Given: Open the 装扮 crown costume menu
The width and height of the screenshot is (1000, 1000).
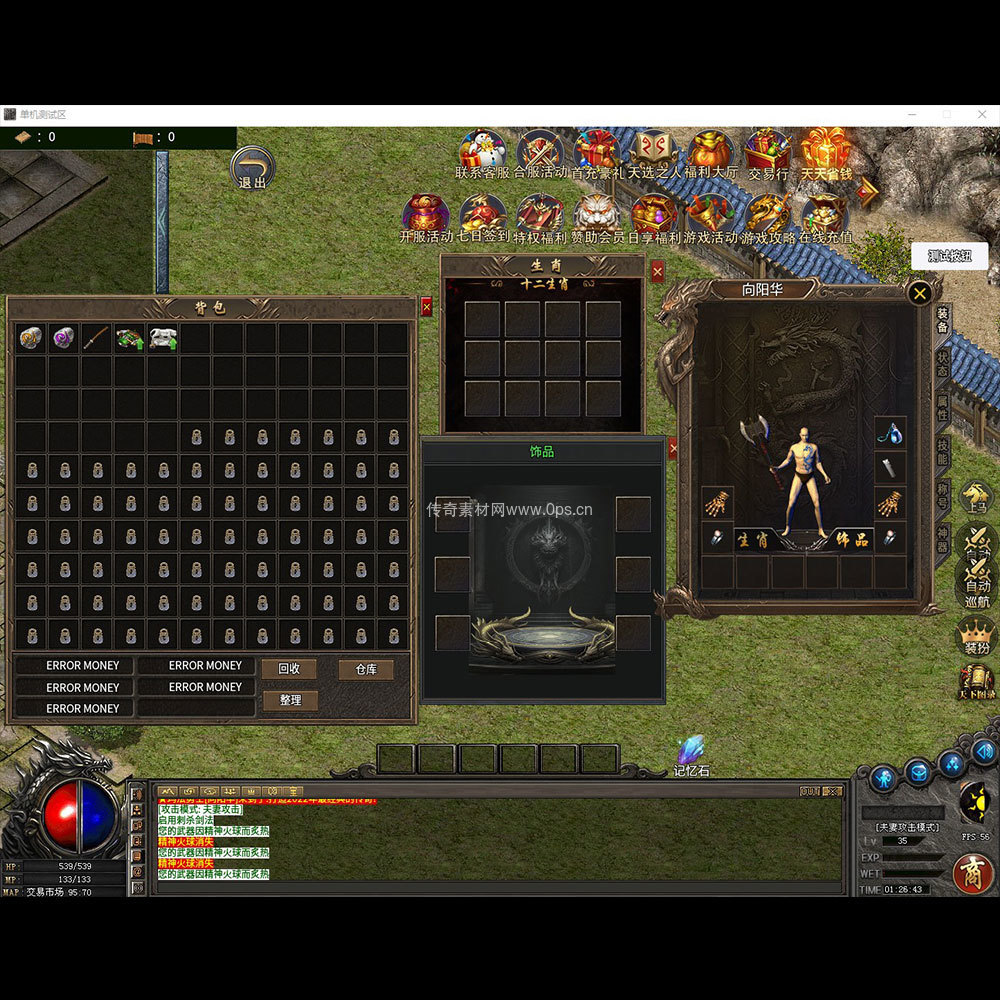Looking at the screenshot, I should [976, 636].
